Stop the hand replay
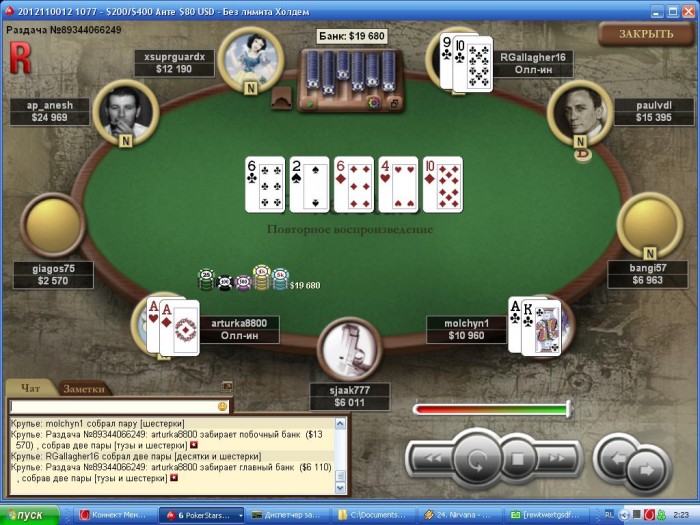Viewport: 700px width, 525px height. click(518, 460)
